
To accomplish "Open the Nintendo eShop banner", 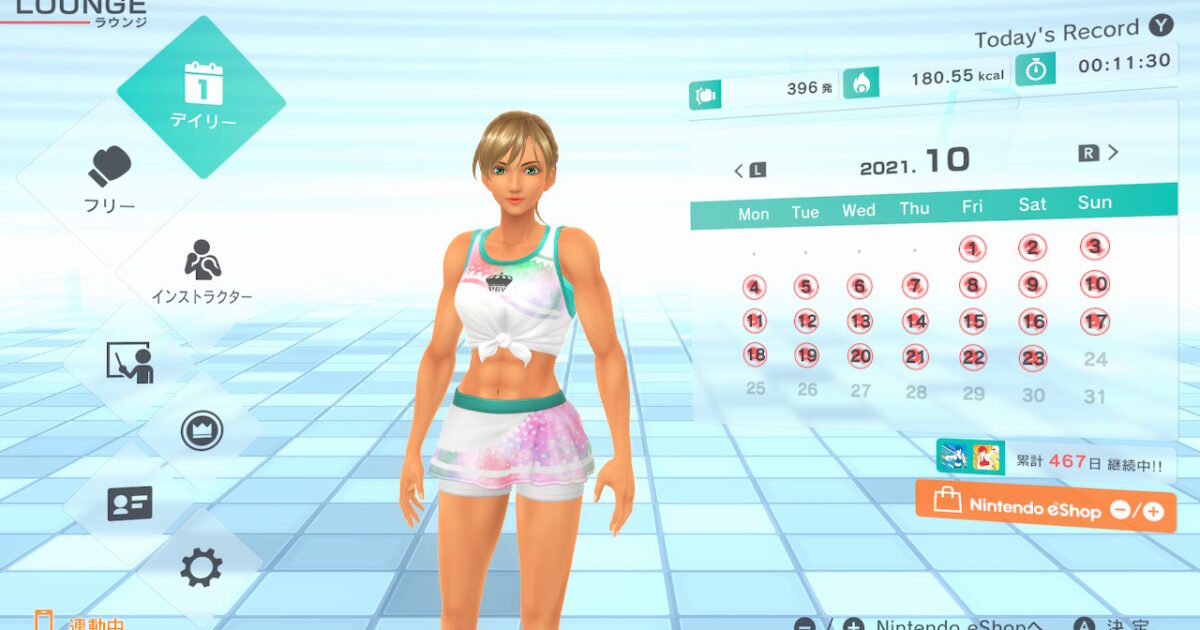I will (x=1045, y=507).
